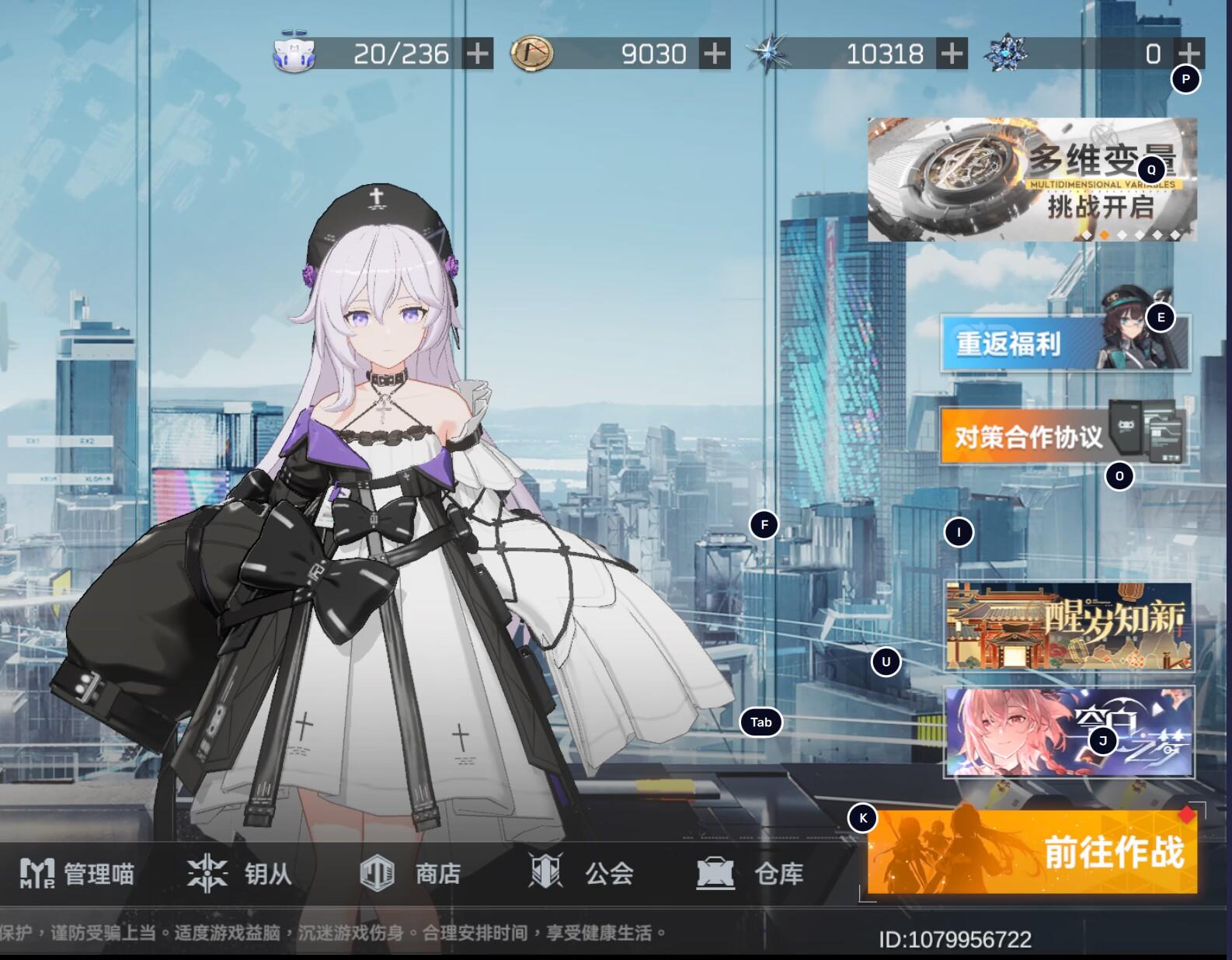Click the second carousel dot under the event banner
The image size is (1232, 960).
[1105, 235]
